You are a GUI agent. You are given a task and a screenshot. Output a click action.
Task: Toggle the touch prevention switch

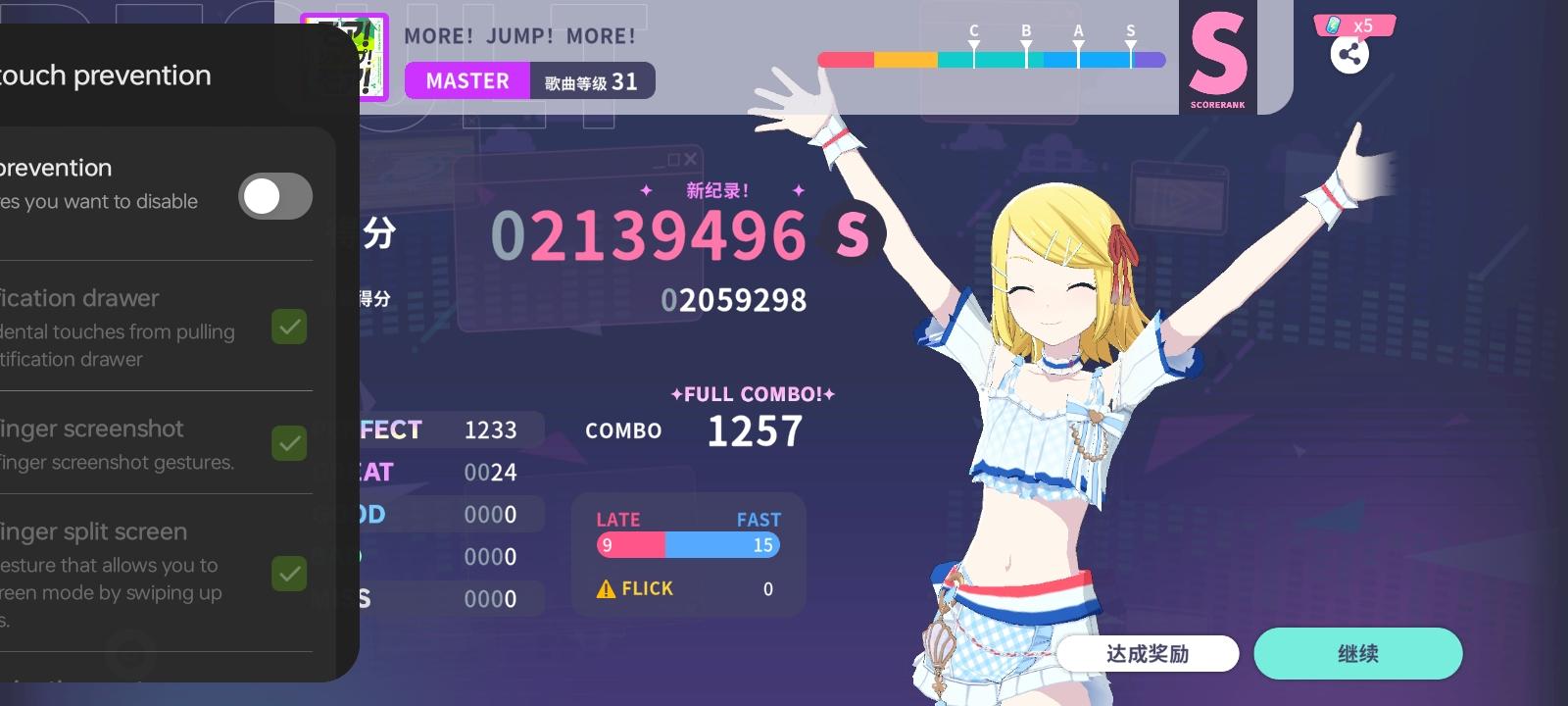[274, 196]
